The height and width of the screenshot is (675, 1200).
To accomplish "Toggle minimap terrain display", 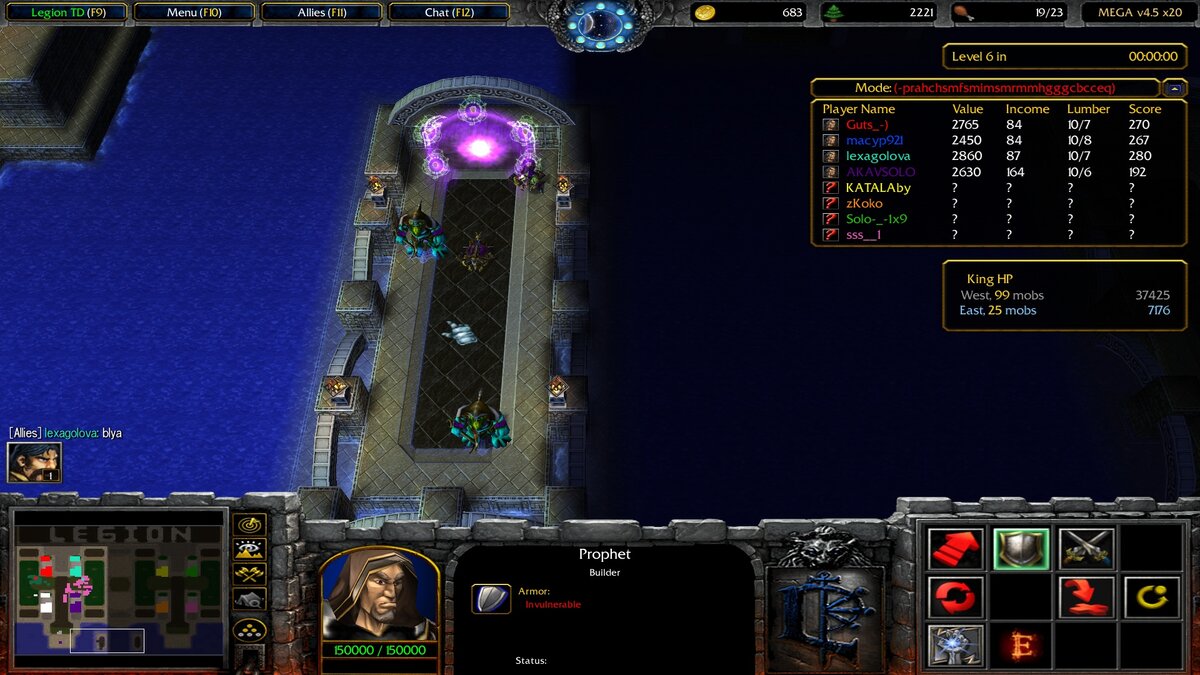I will pos(249,549).
